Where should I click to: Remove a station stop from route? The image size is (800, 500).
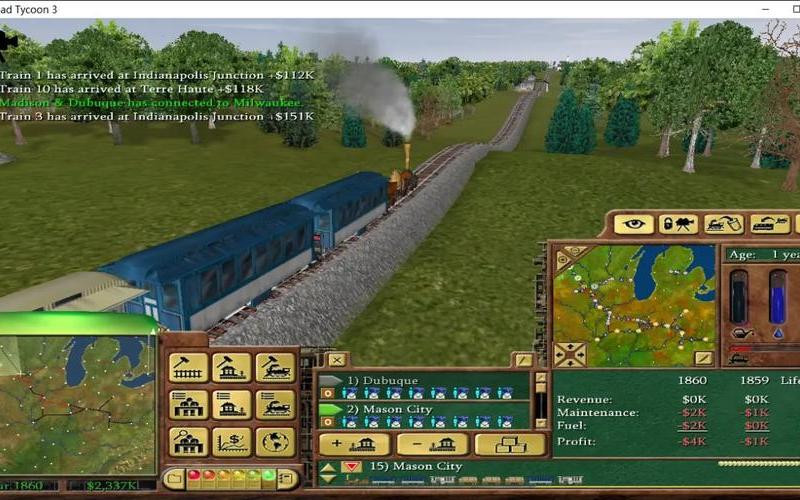(x=432, y=444)
